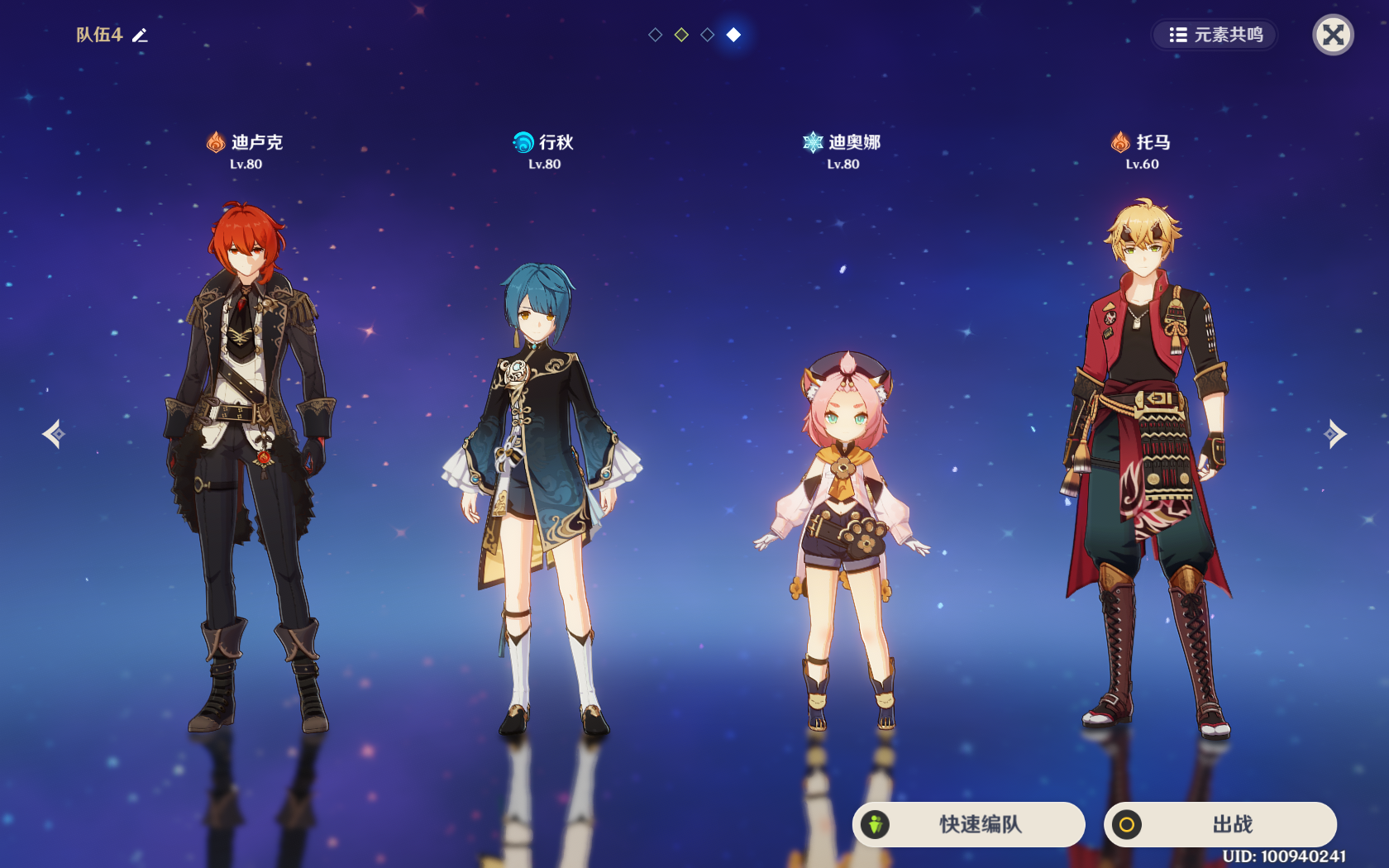This screenshot has width=1389, height=868.
Task: Pick the 迪奥娜 character slot
Action: (x=842, y=537)
